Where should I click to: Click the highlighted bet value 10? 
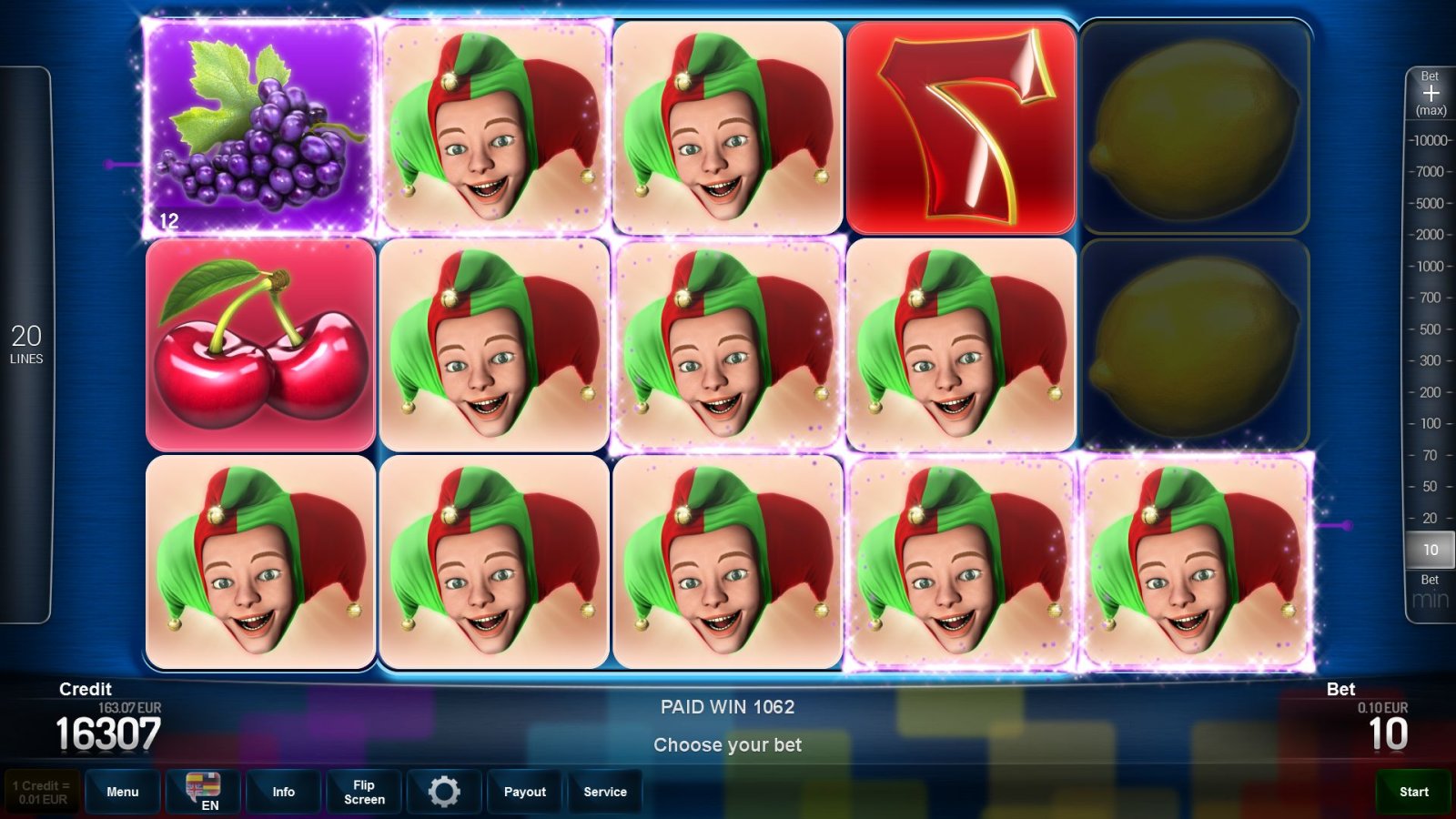click(x=1429, y=550)
